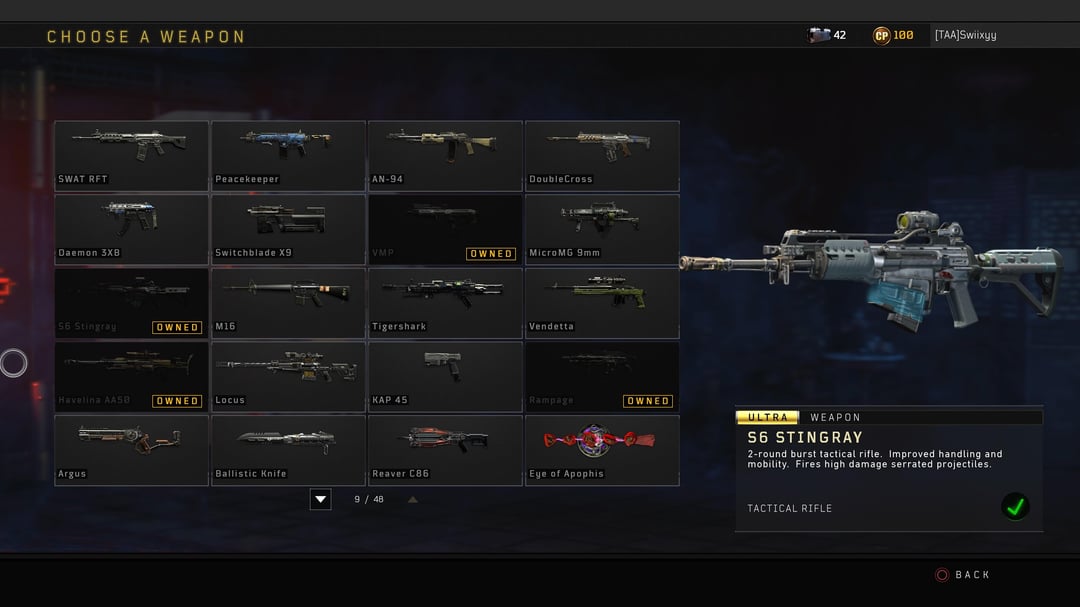The height and width of the screenshot is (607, 1080).
Task: Select the Vendetta sniper tile
Action: [x=602, y=303]
